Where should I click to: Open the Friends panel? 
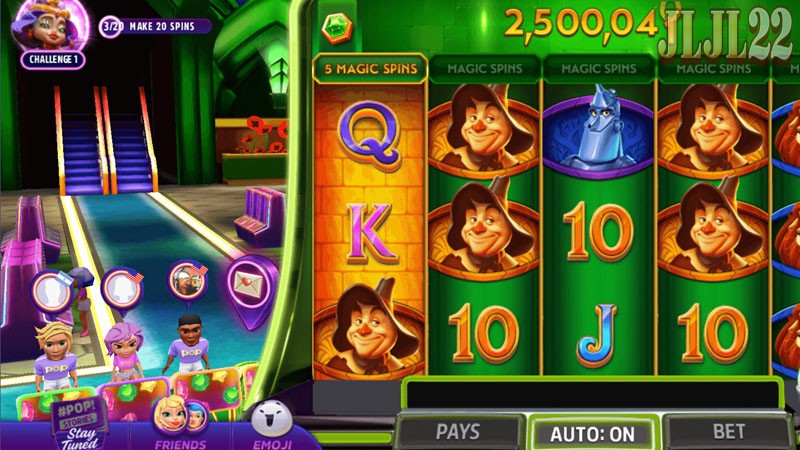(181, 424)
